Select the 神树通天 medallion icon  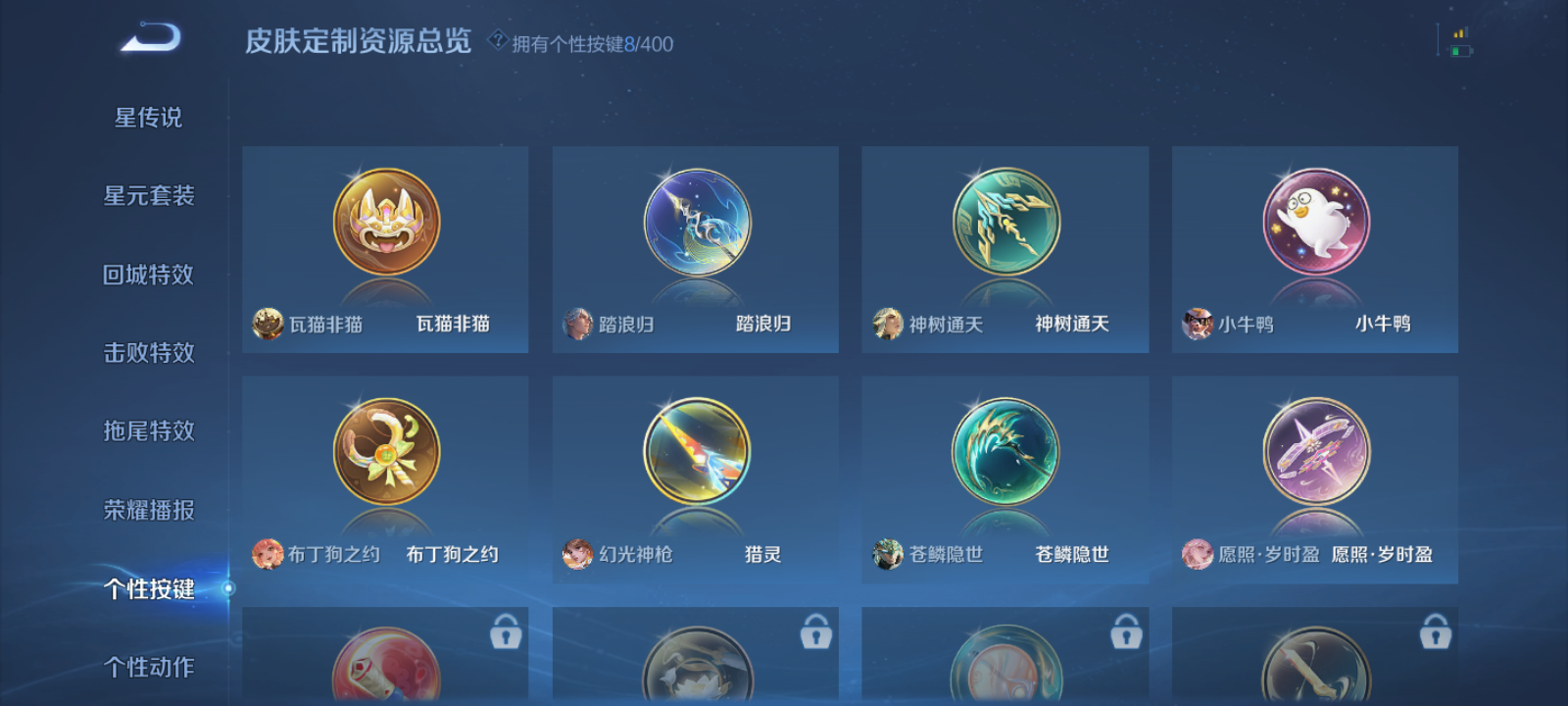tap(1004, 224)
